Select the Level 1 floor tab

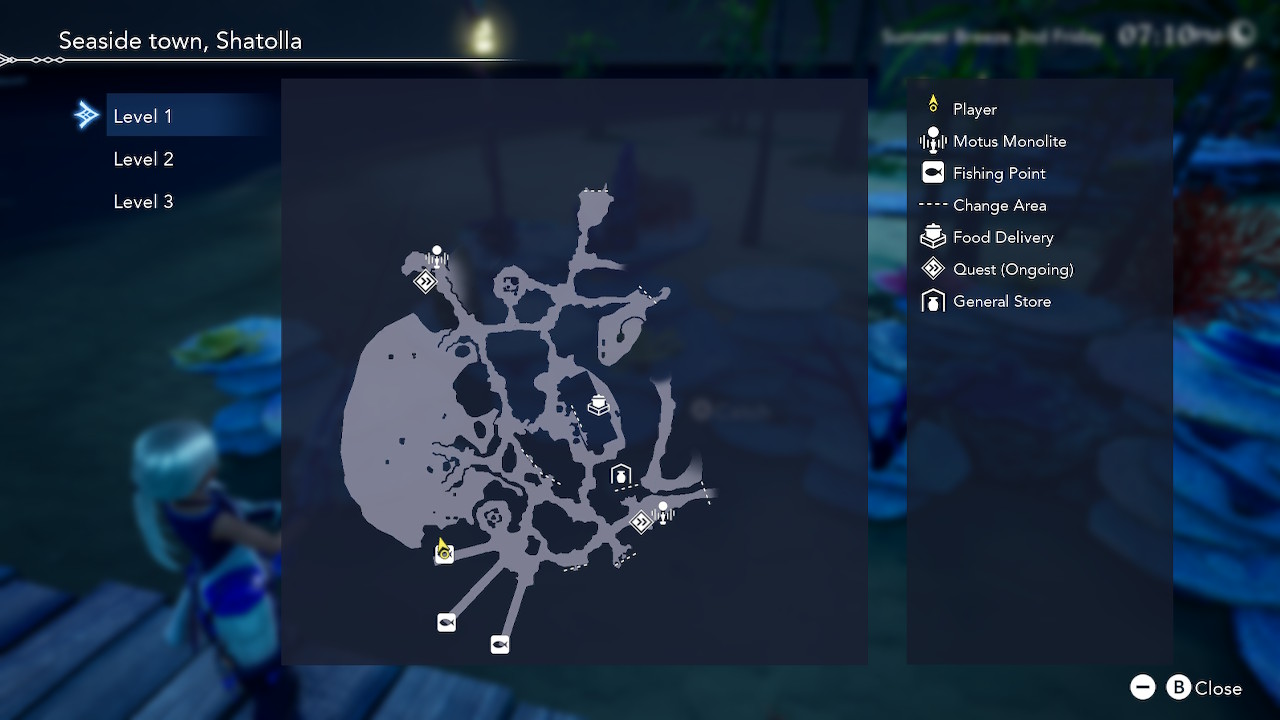pyautogui.click(x=143, y=116)
